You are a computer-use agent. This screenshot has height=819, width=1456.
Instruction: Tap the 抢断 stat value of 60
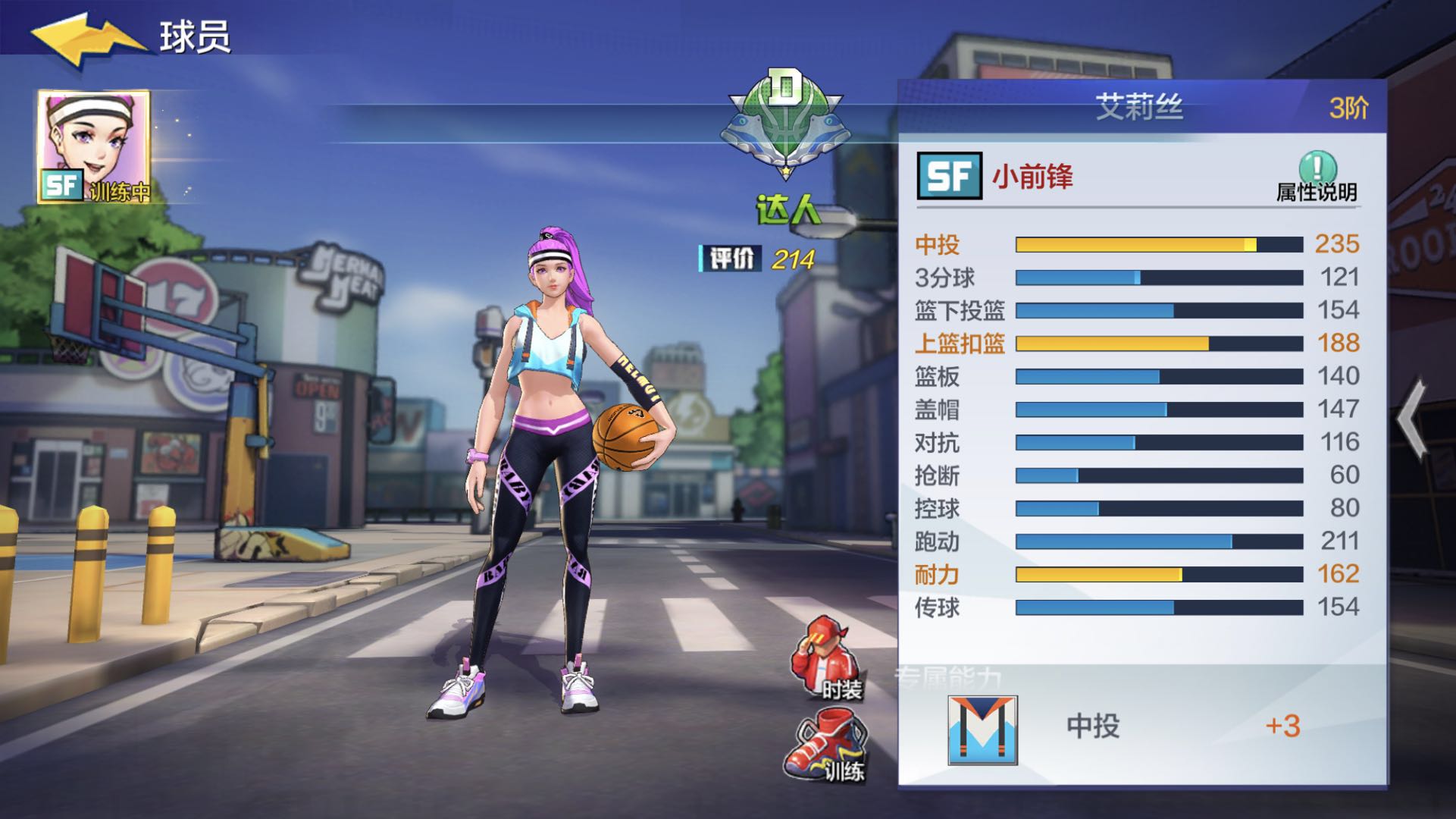(x=1344, y=476)
